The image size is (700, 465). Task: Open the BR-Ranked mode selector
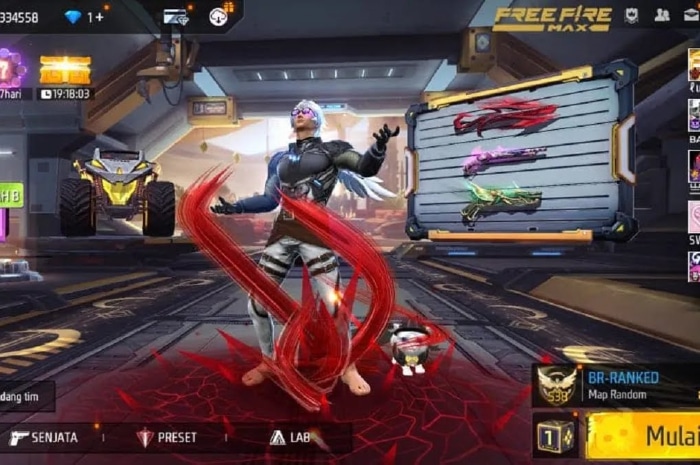tap(612, 384)
